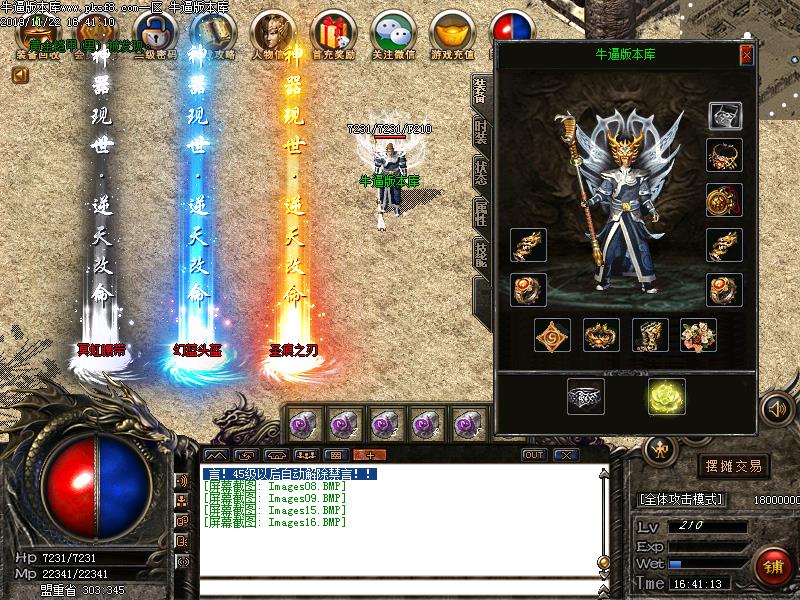Open the 游戏充值 recharge icon
The image size is (800, 600).
[x=452, y=36]
